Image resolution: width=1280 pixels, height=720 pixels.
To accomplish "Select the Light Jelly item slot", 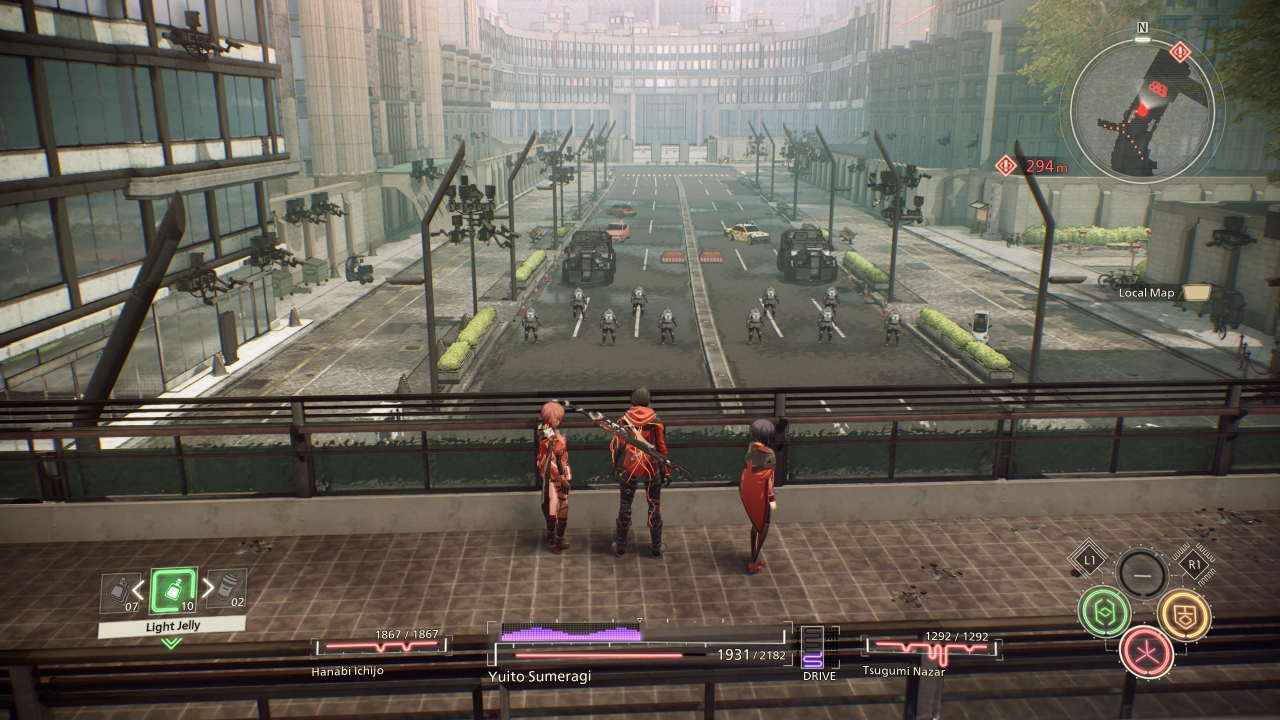I will click(x=173, y=591).
